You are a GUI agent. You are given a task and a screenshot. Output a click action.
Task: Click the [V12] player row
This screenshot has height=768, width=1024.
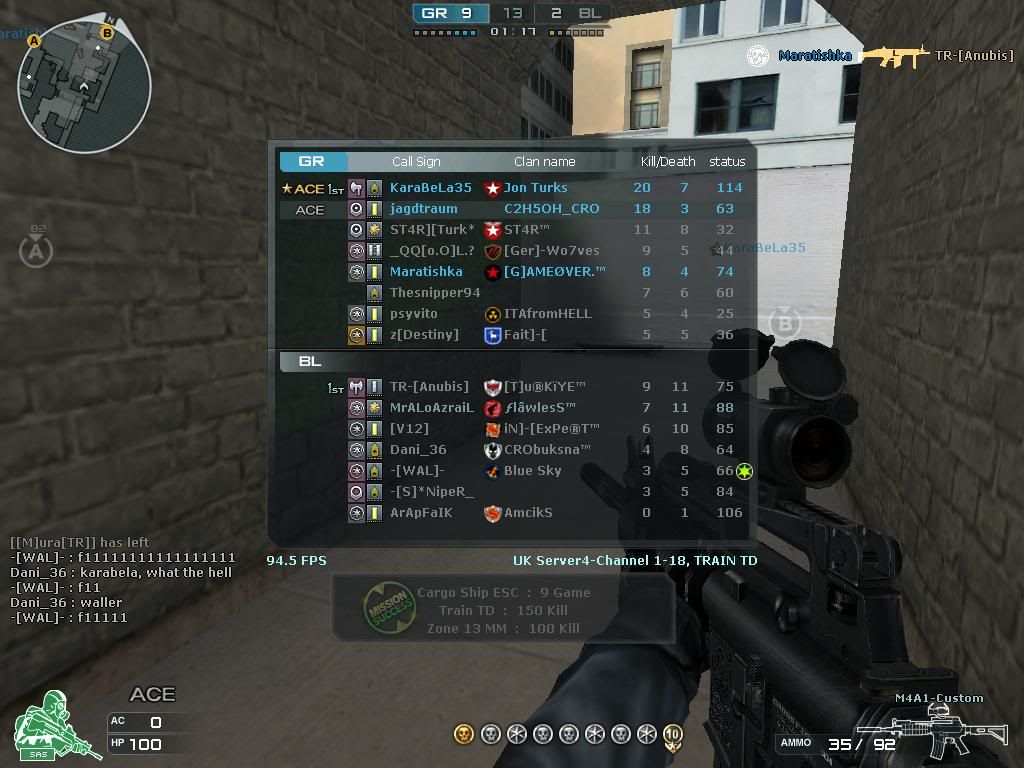coord(409,429)
